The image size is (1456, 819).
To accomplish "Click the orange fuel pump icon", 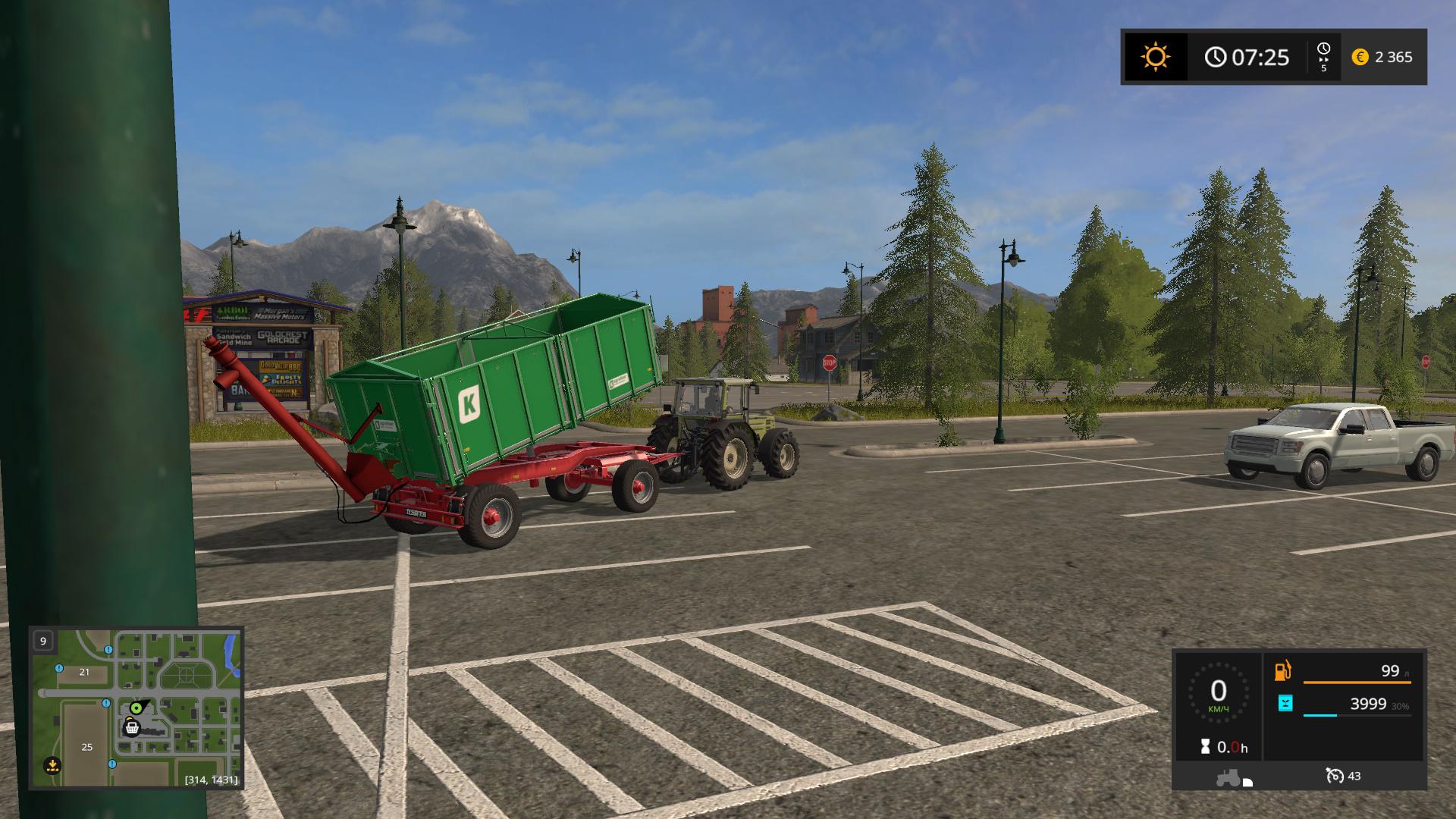I will 1282,671.
